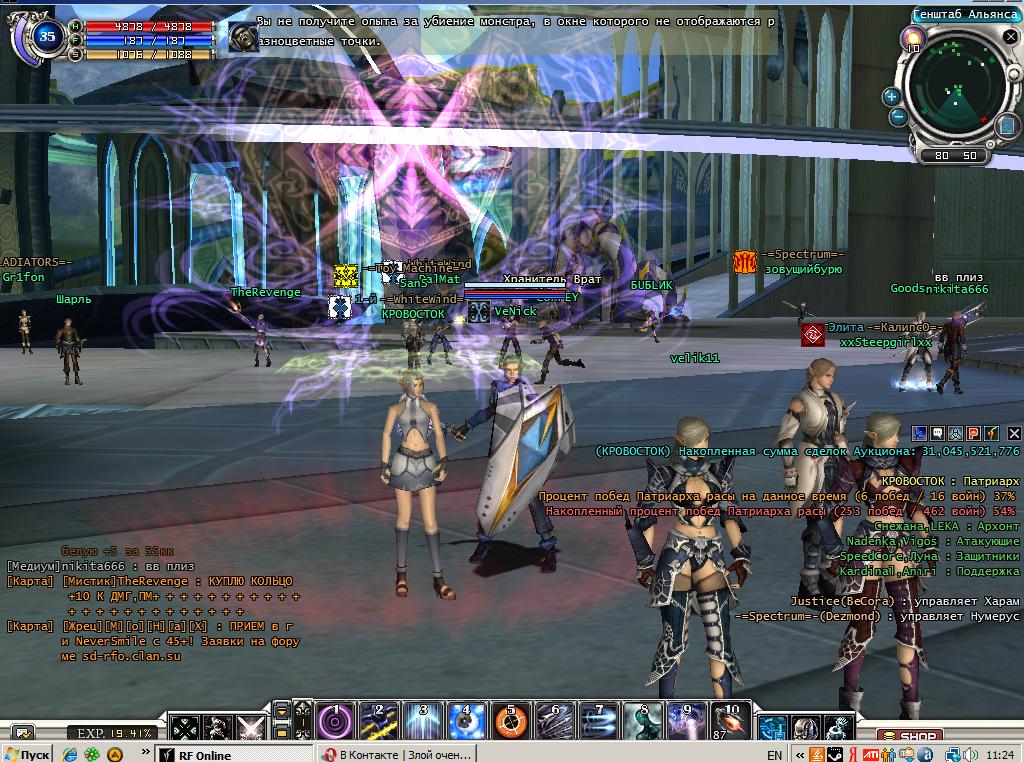This screenshot has height=762, width=1024.
Task: Click the sun buff icon beside minimap
Action: 912,41
